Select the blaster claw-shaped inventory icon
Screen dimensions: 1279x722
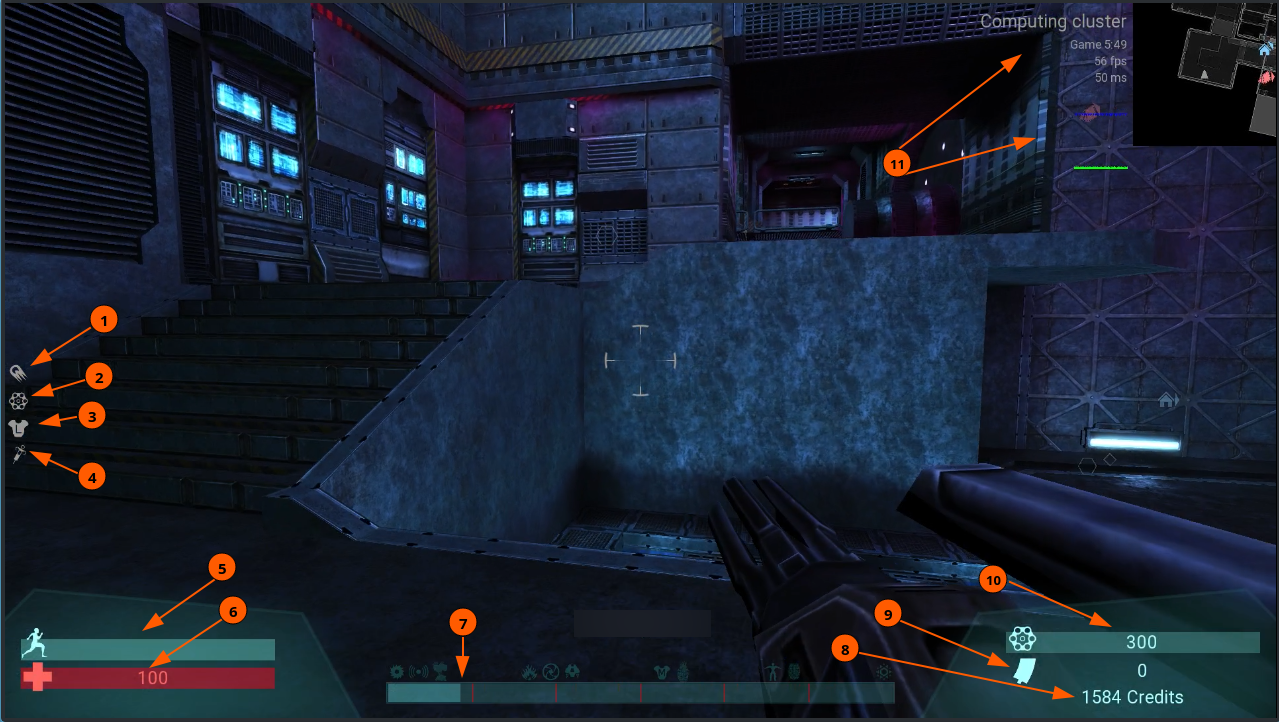pyautogui.click(x=19, y=372)
